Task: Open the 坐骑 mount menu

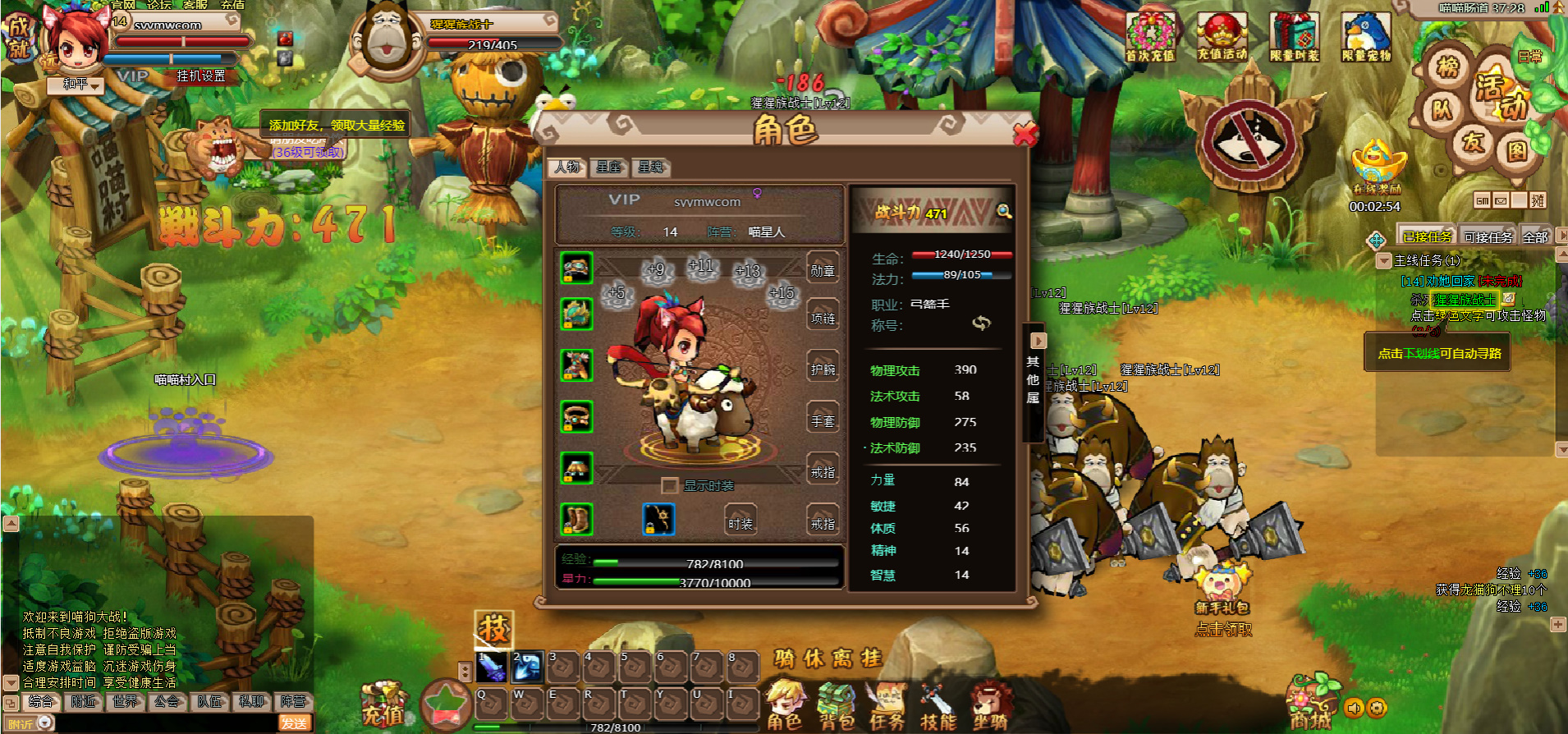Action: [x=989, y=705]
